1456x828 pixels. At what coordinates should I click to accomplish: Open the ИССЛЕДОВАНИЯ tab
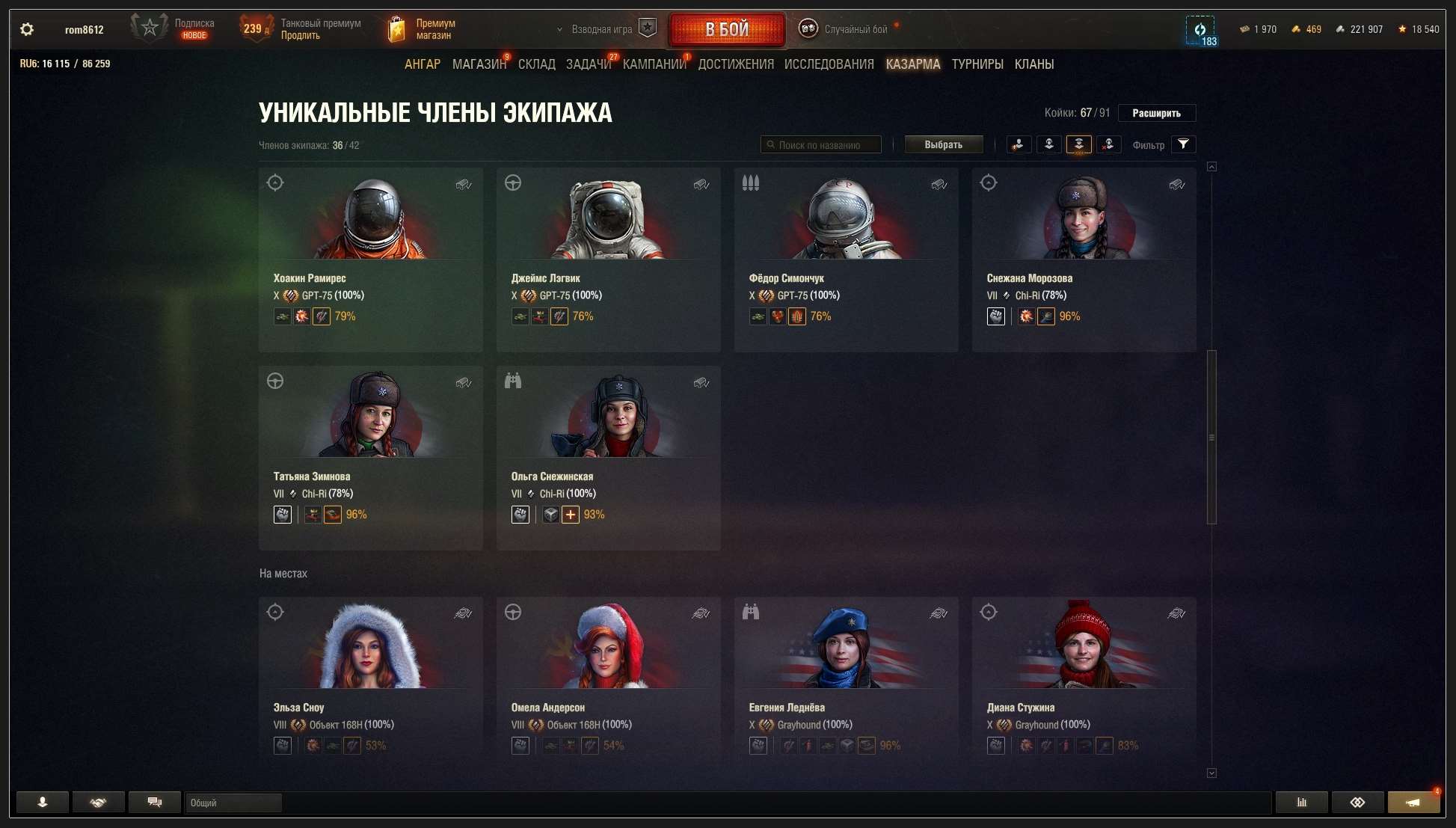point(829,64)
